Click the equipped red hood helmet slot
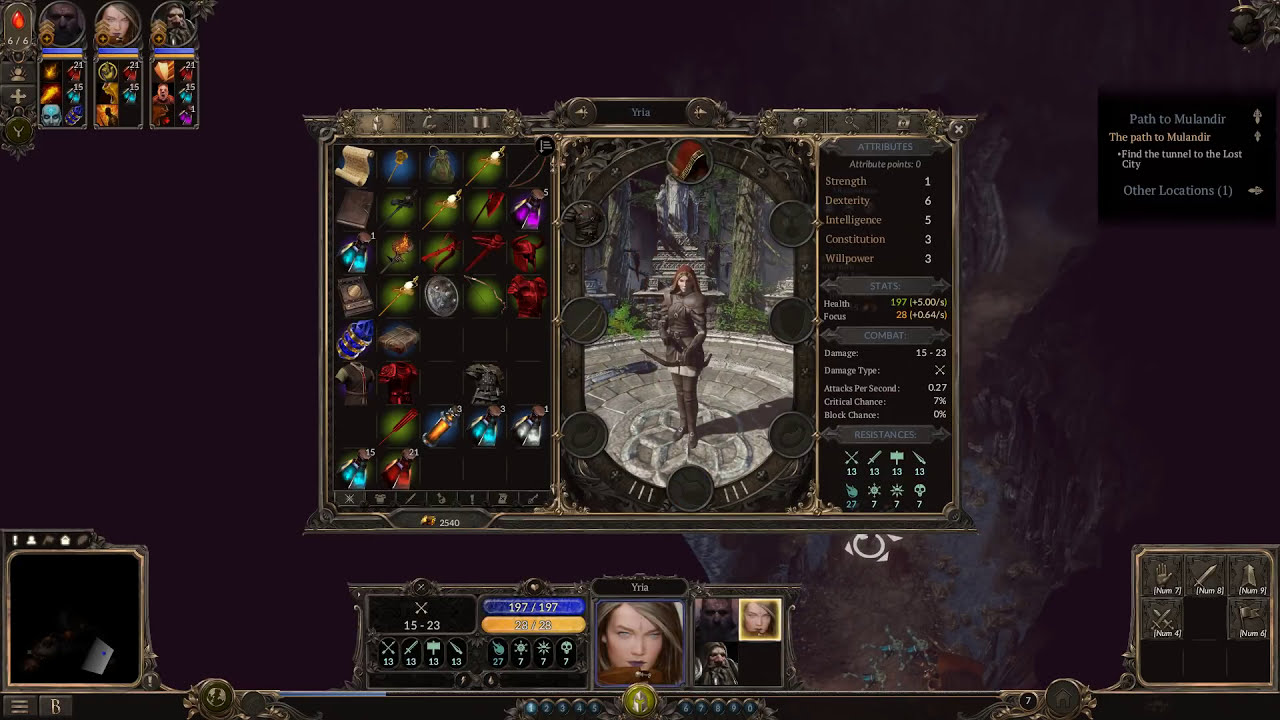This screenshot has width=1280, height=720. (688, 160)
